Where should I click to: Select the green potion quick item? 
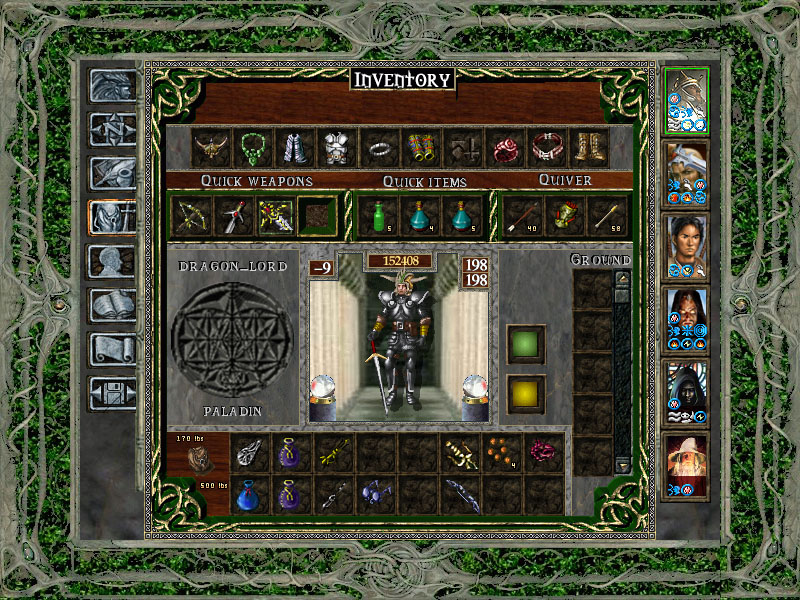378,214
